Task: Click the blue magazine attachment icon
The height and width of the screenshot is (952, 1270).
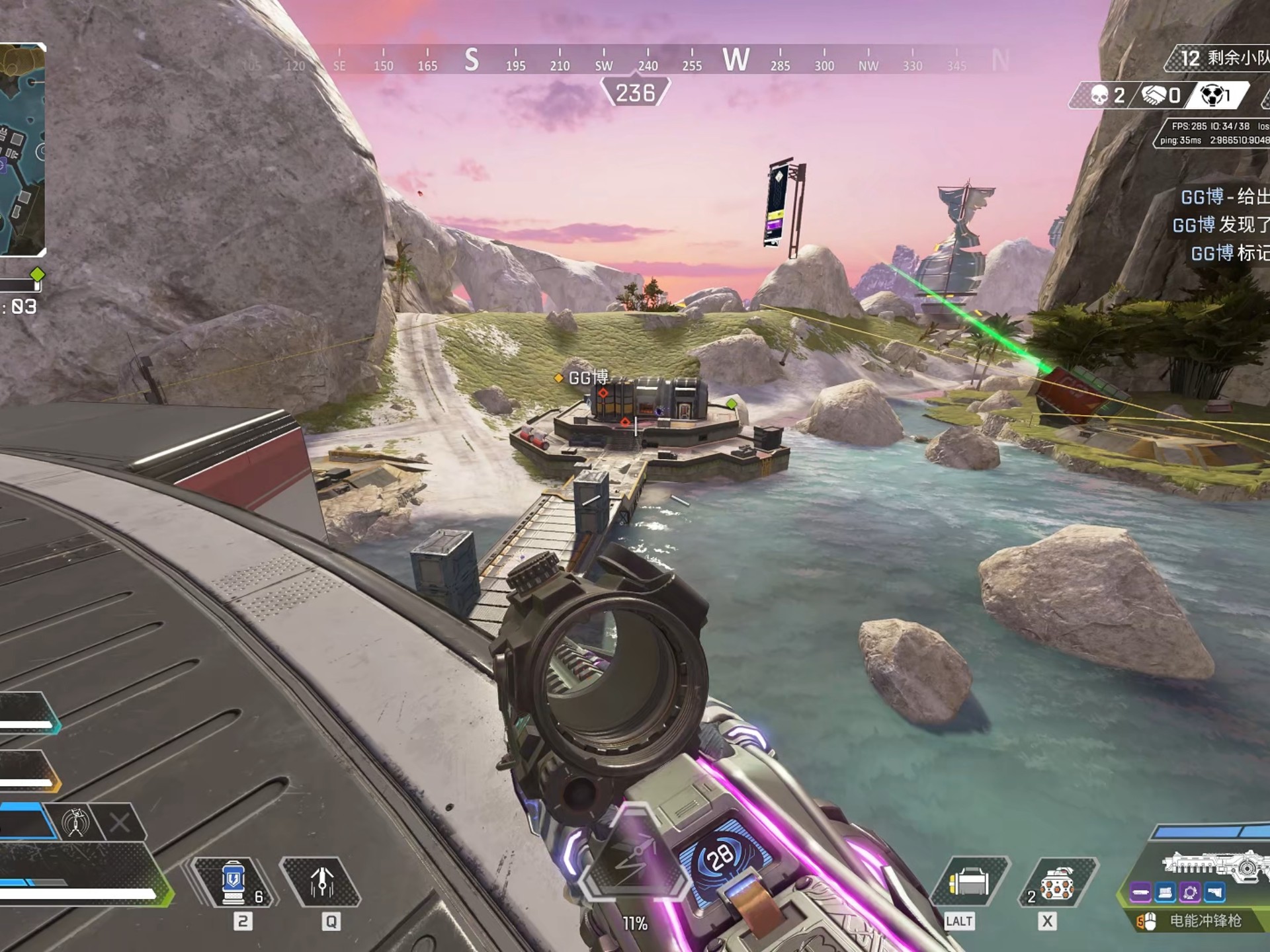Action: [x=1165, y=894]
